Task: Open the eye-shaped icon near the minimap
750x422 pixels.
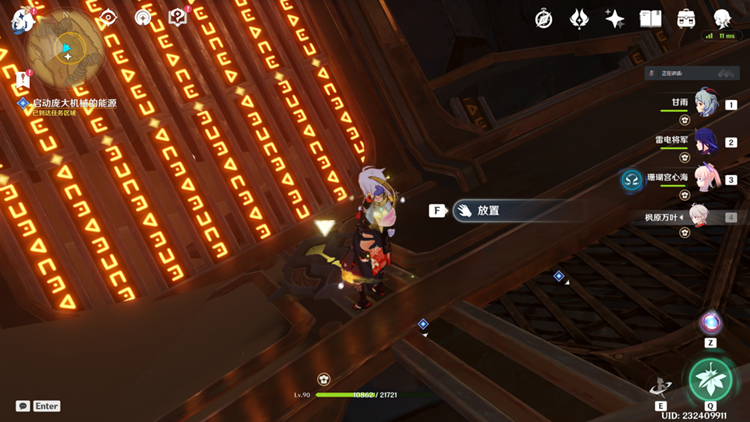Action: (x=108, y=17)
